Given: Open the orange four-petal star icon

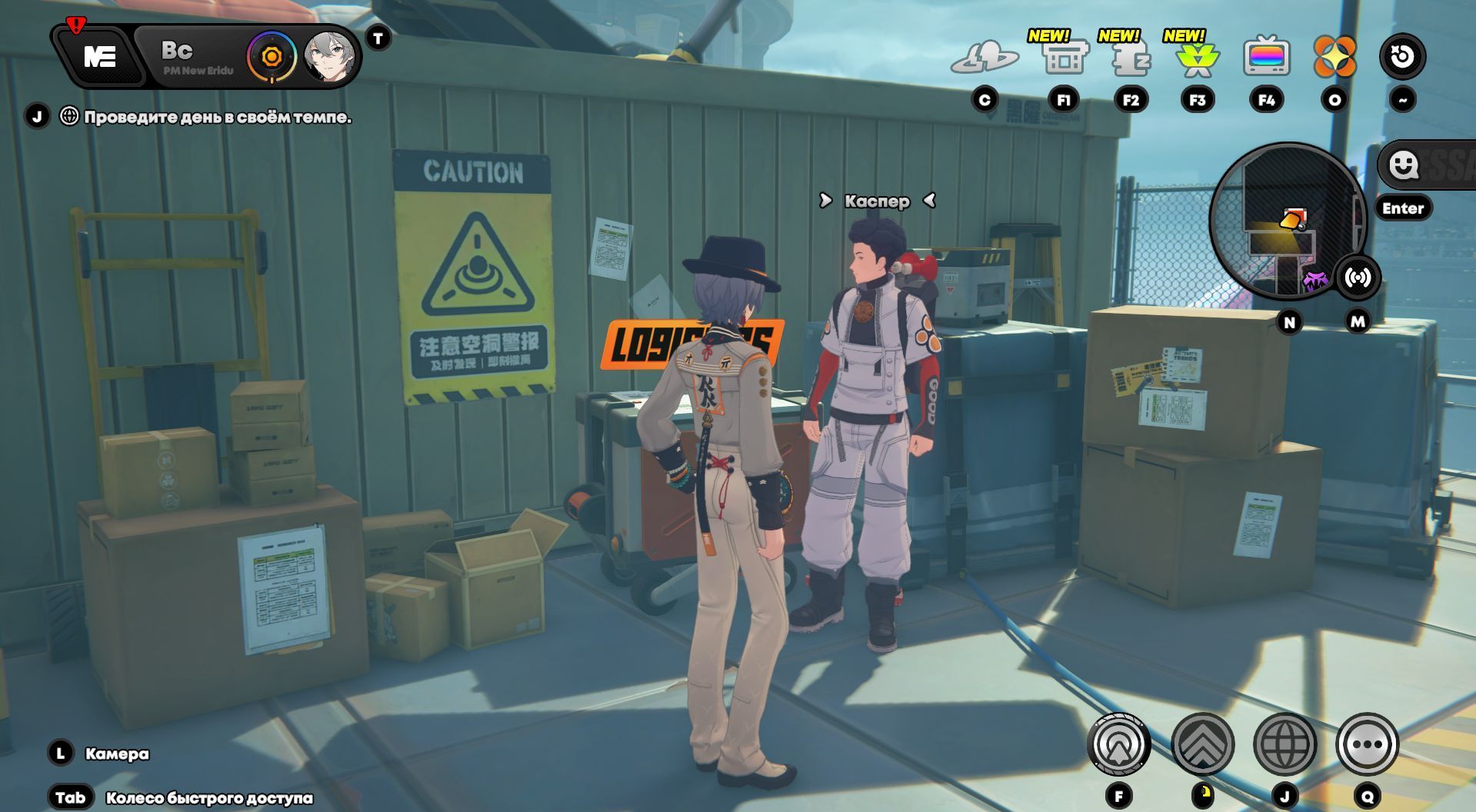Looking at the screenshot, I should point(1334,57).
